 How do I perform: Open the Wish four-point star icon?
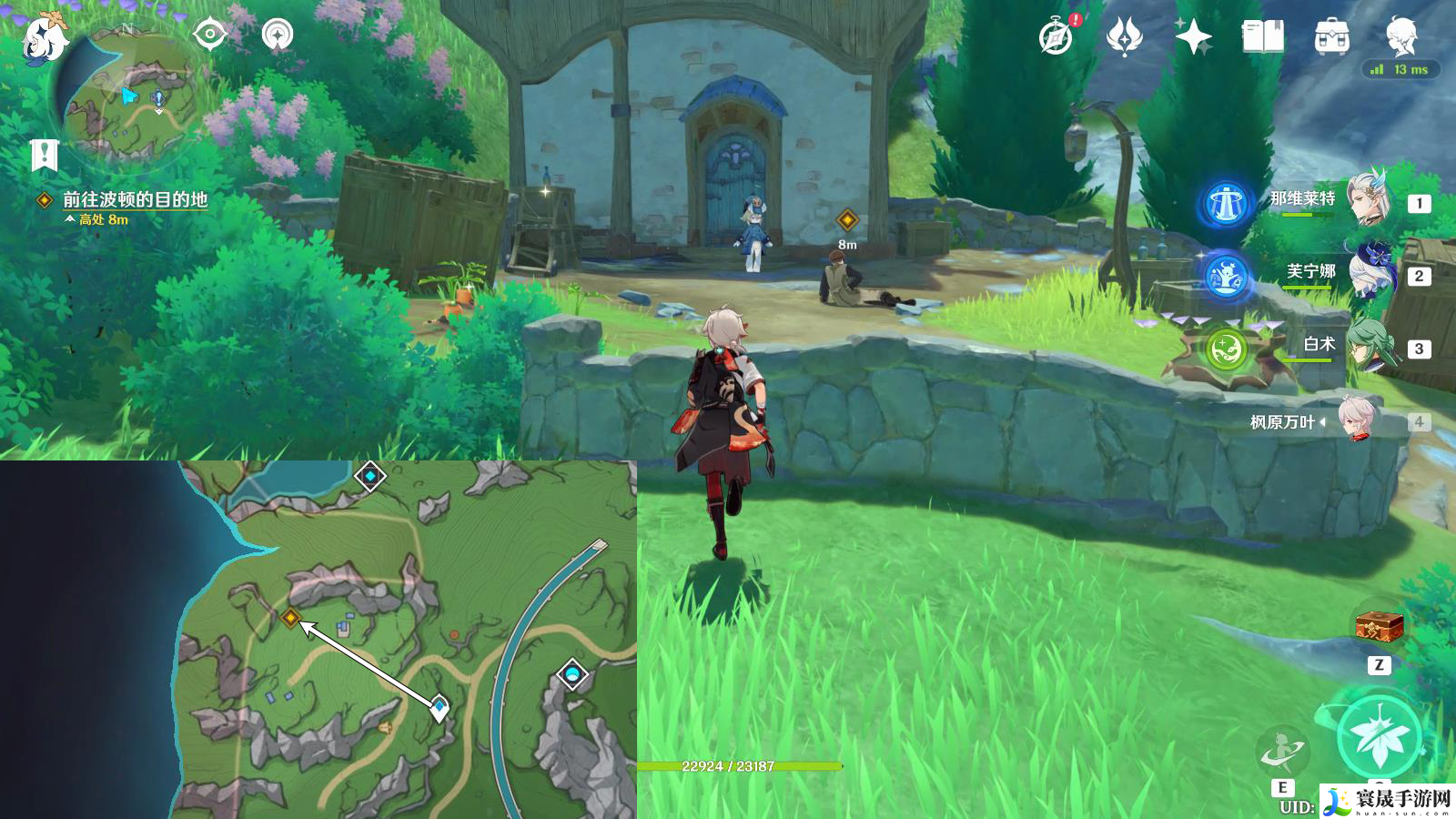pos(1193,37)
